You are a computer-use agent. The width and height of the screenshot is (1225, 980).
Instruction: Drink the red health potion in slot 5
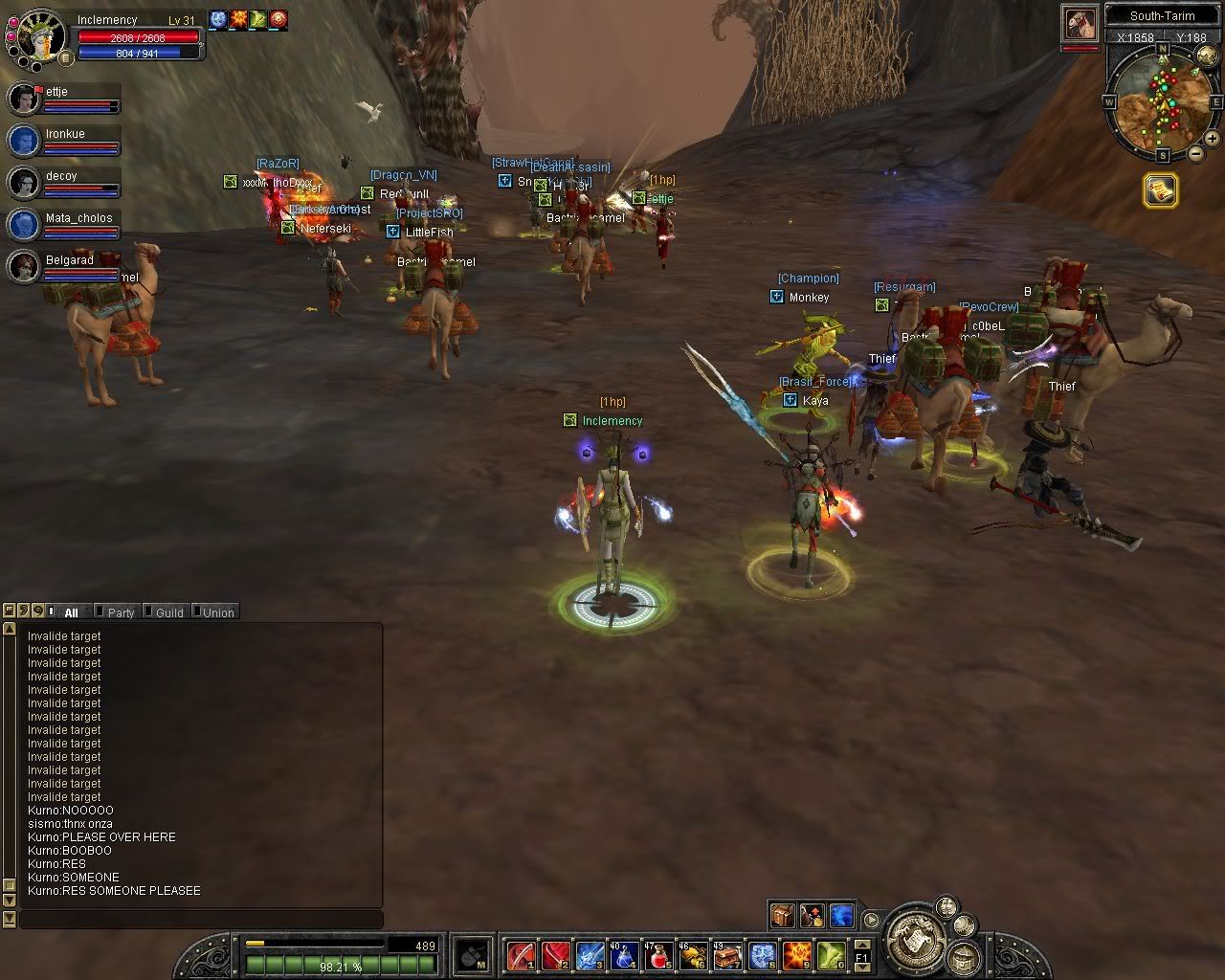[x=658, y=955]
